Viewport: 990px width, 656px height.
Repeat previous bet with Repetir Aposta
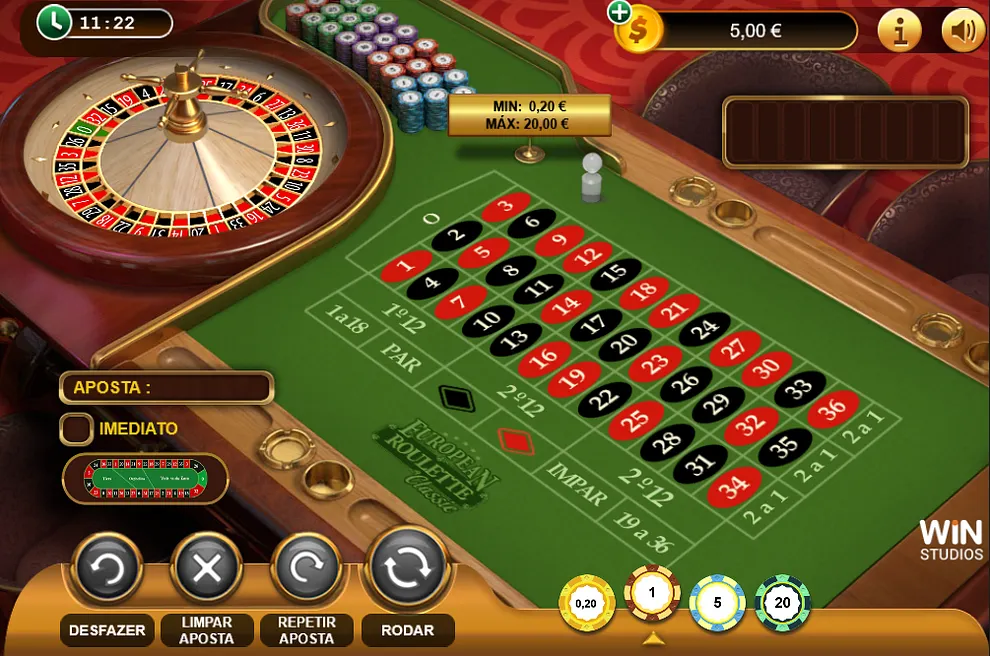pyautogui.click(x=307, y=569)
